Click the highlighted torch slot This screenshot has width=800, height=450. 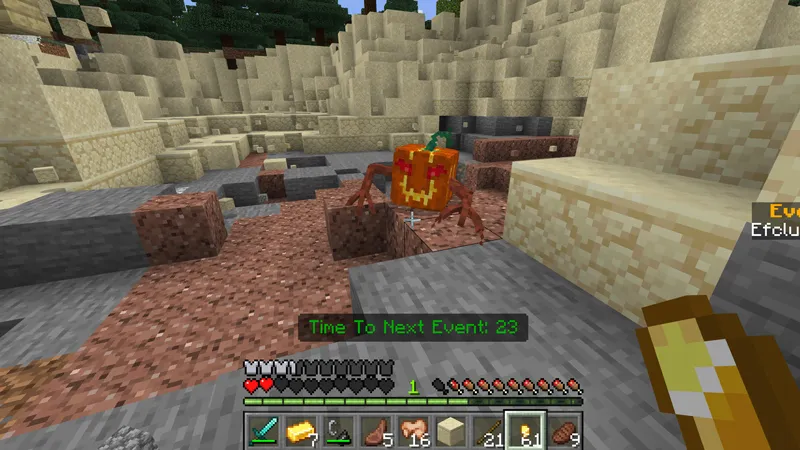[x=525, y=431]
